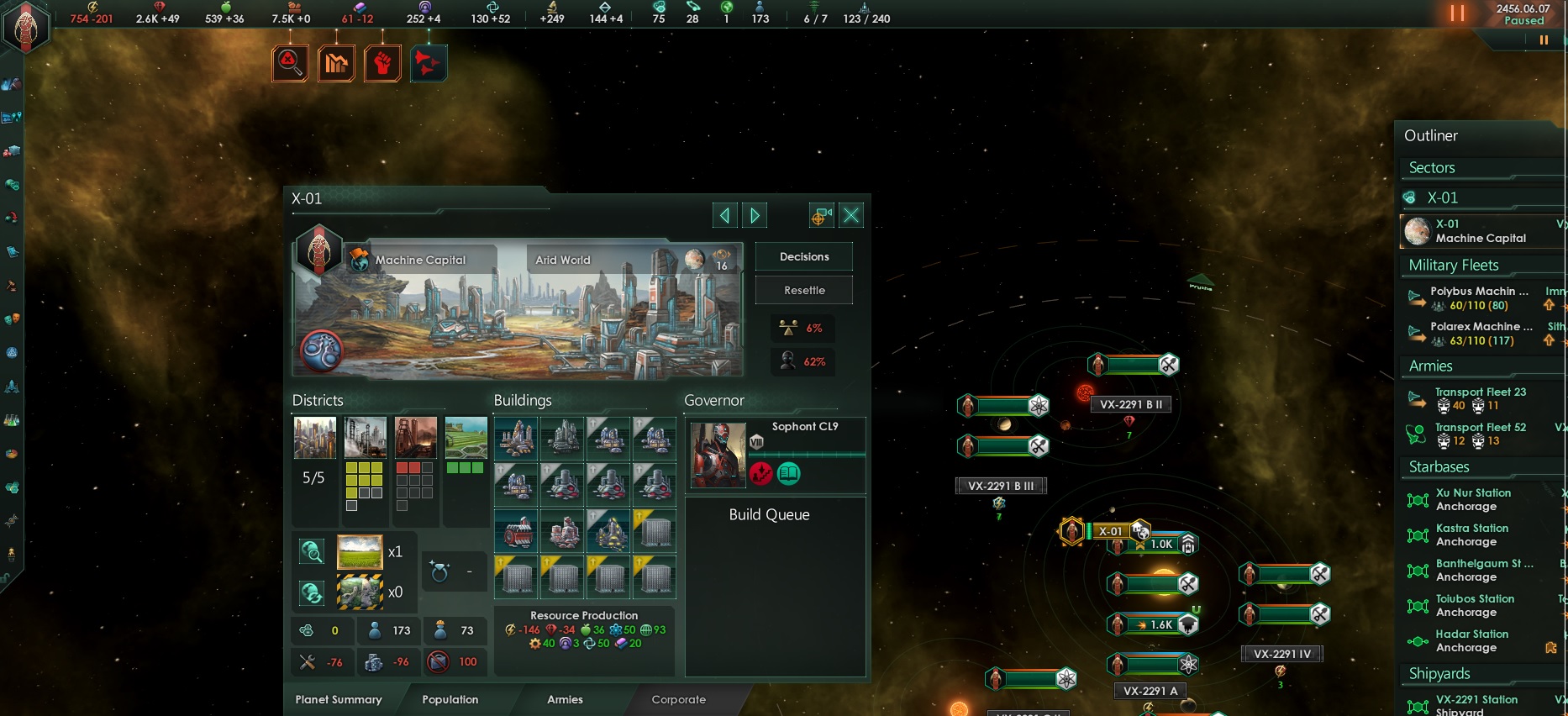
Task: Select the raised fist unrest alert icon
Action: pyautogui.click(x=382, y=63)
